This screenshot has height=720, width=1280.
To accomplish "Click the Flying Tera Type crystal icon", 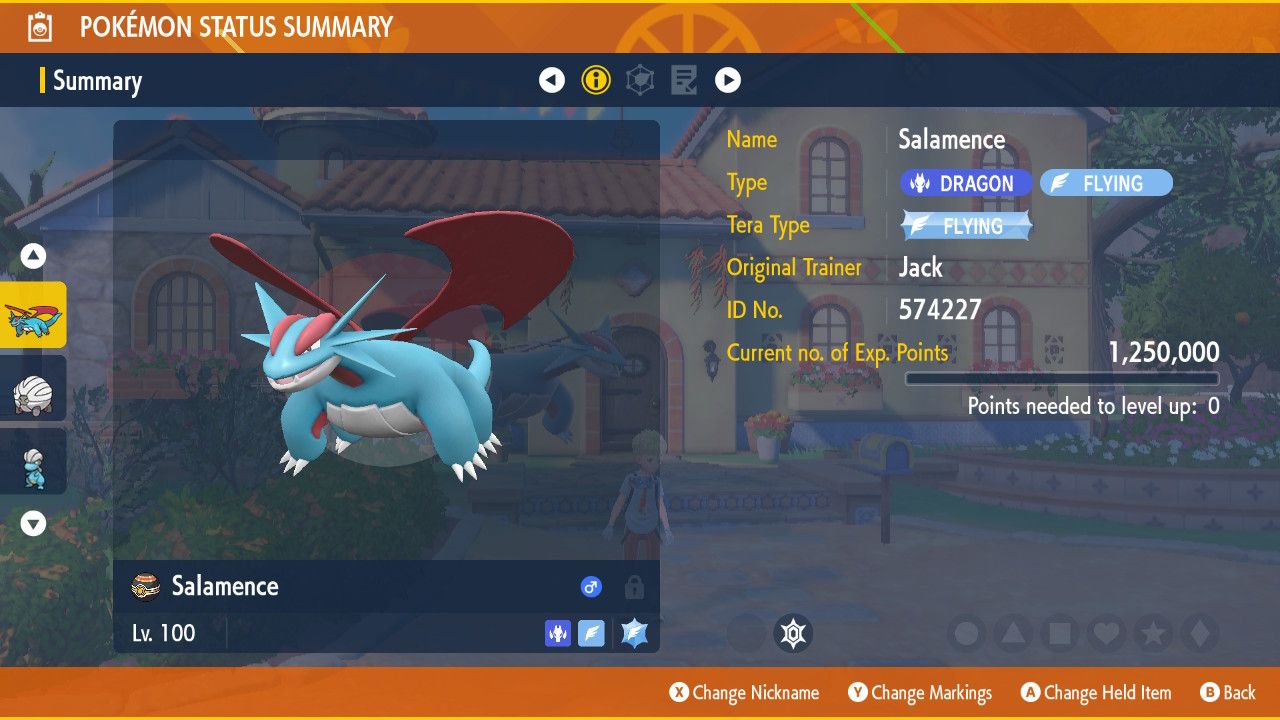I will coord(634,633).
